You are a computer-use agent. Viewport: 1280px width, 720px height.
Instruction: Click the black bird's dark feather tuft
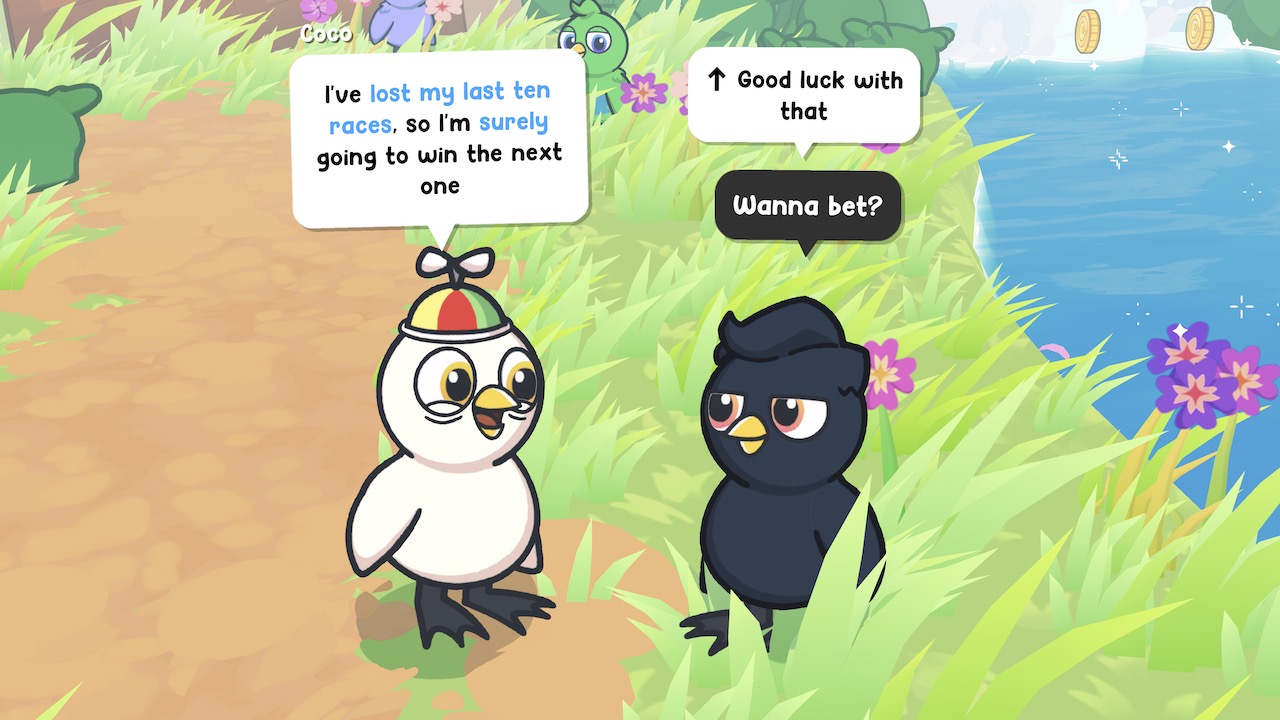click(780, 330)
